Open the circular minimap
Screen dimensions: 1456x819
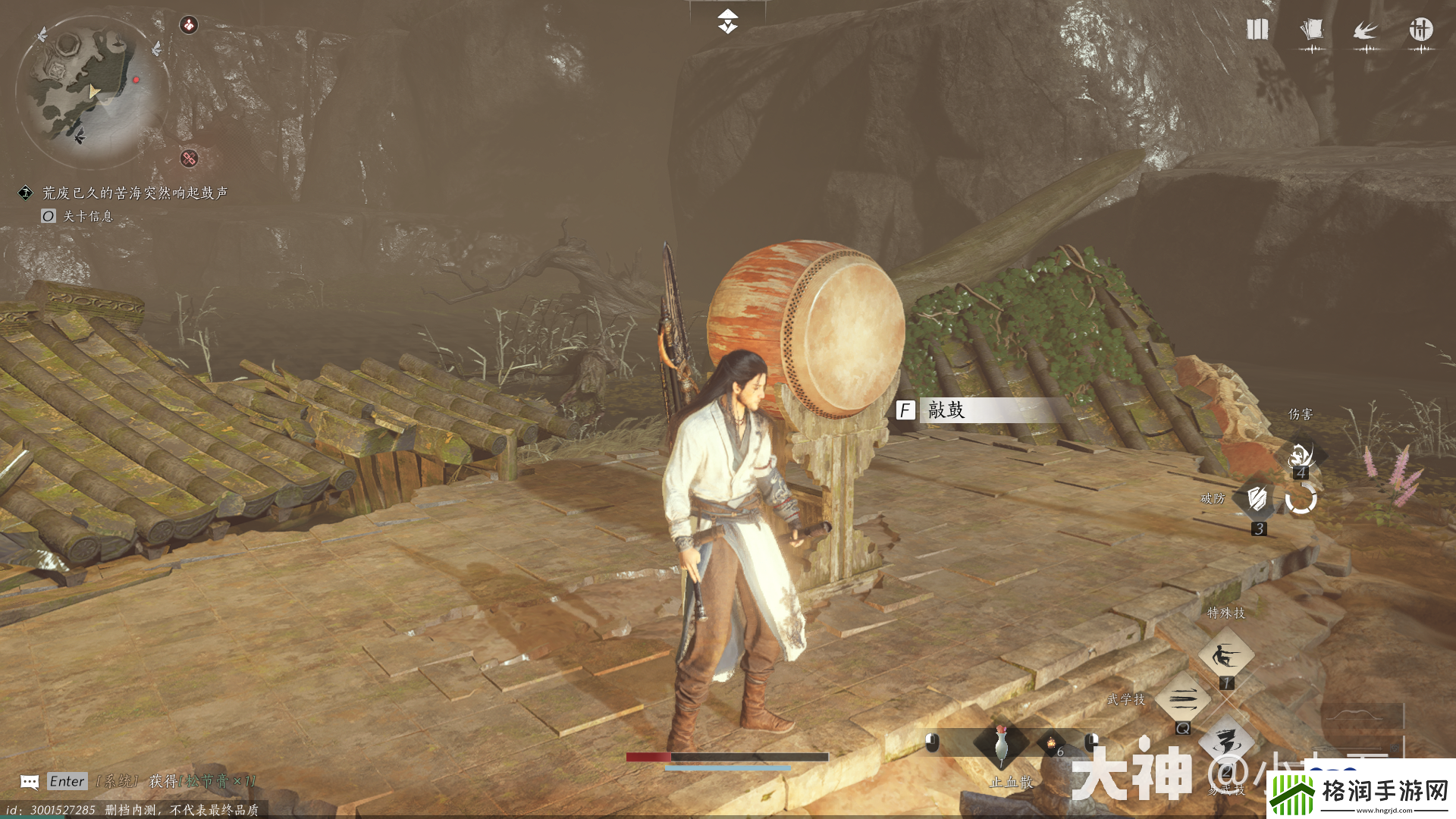pyautogui.click(x=91, y=89)
